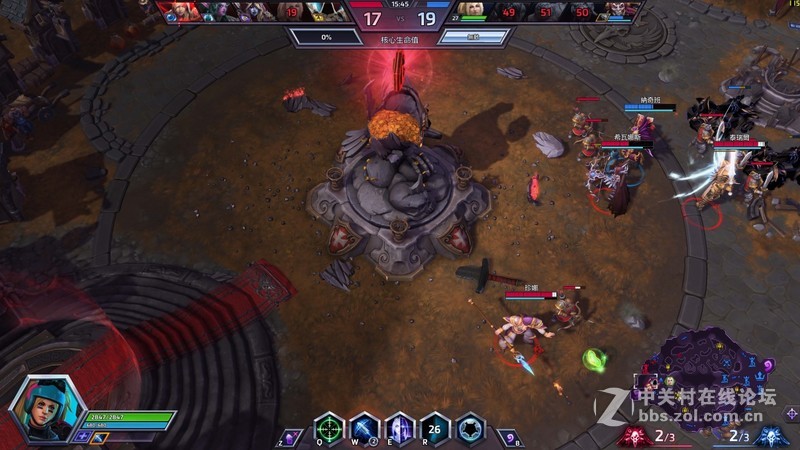Select the heroic ability on 26 cooldown
The height and width of the screenshot is (450, 800).
435,428
